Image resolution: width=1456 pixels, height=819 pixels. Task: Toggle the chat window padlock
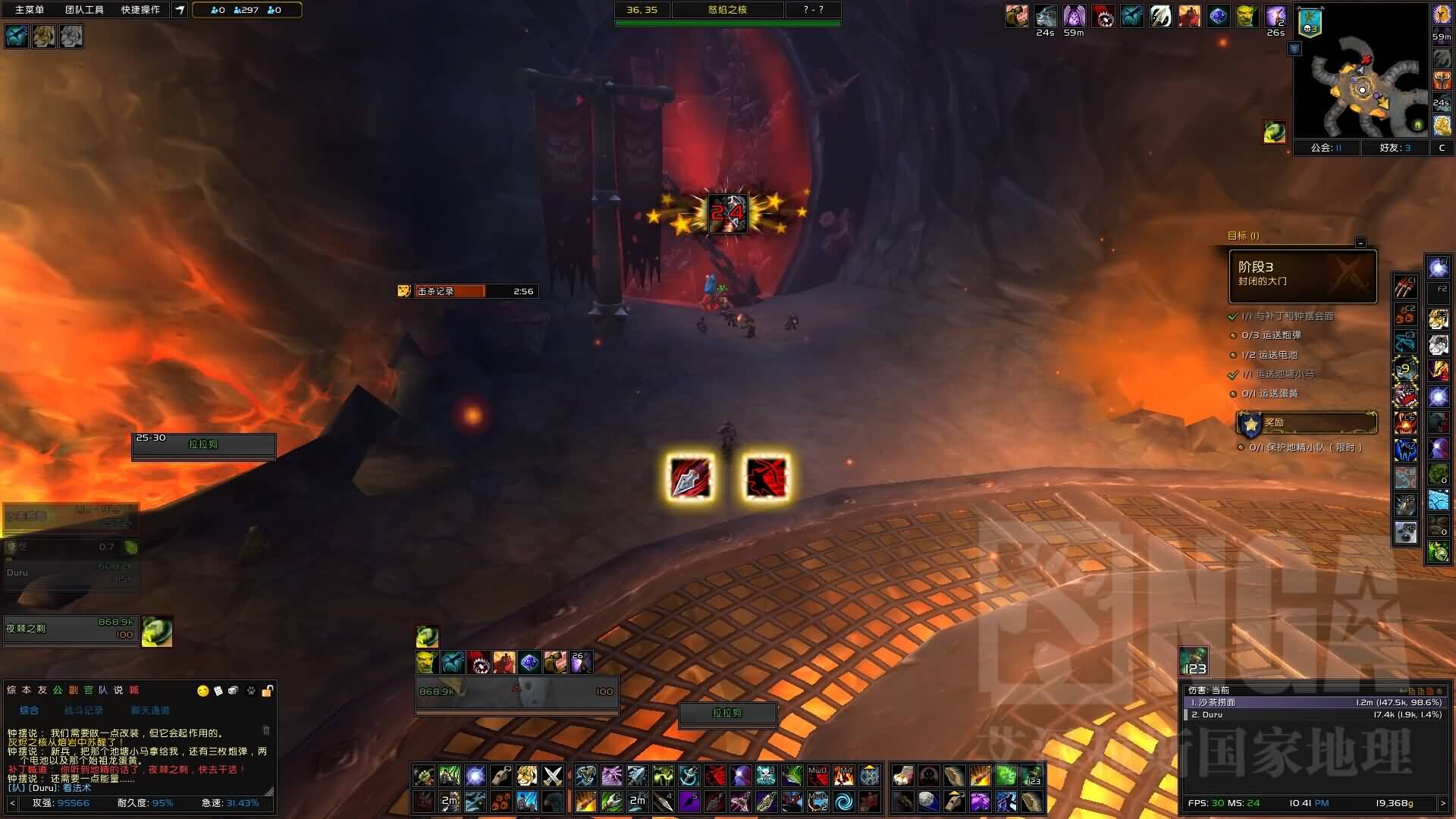pos(267,691)
